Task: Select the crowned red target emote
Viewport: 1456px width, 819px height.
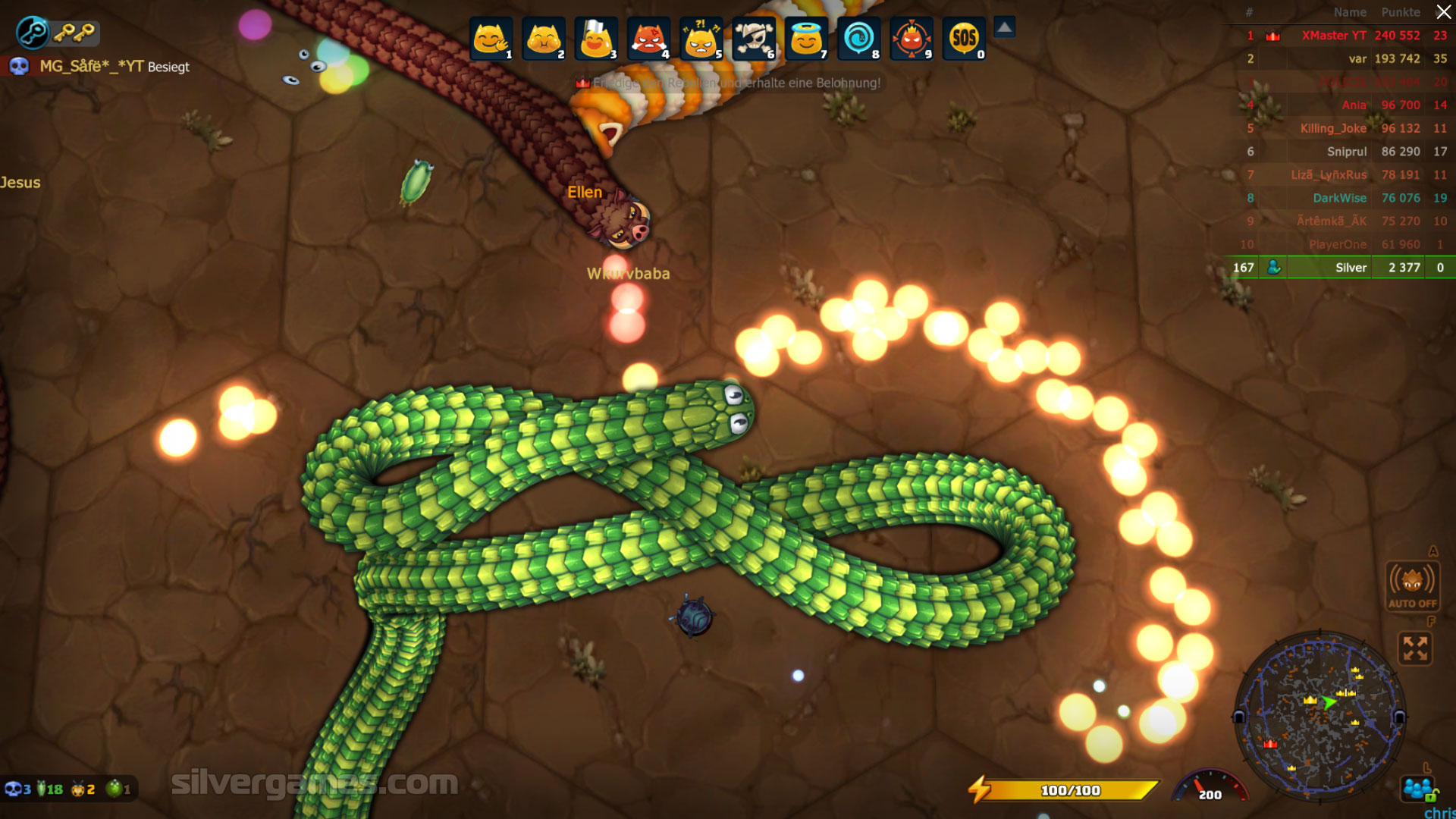Action: point(912,39)
